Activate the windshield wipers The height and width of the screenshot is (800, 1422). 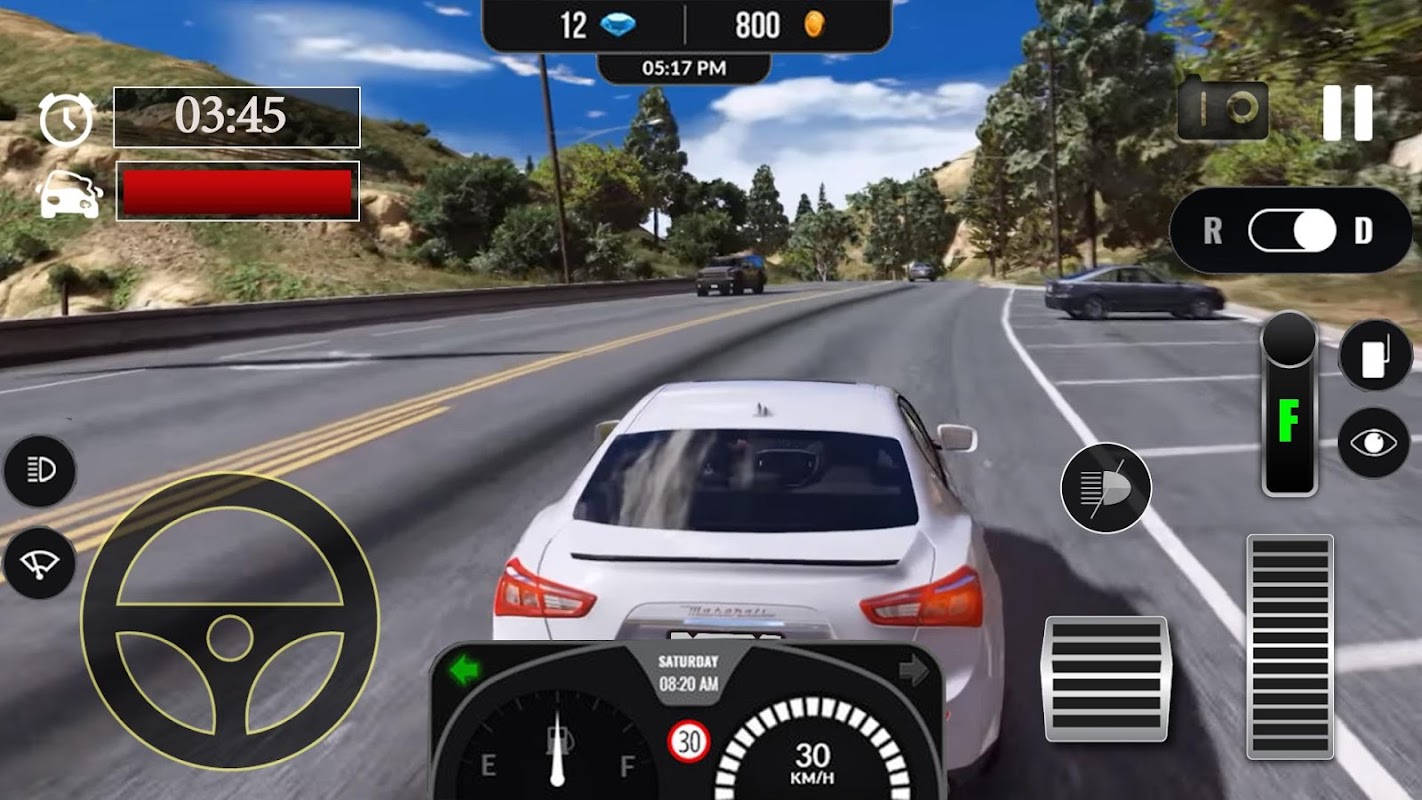pos(39,563)
